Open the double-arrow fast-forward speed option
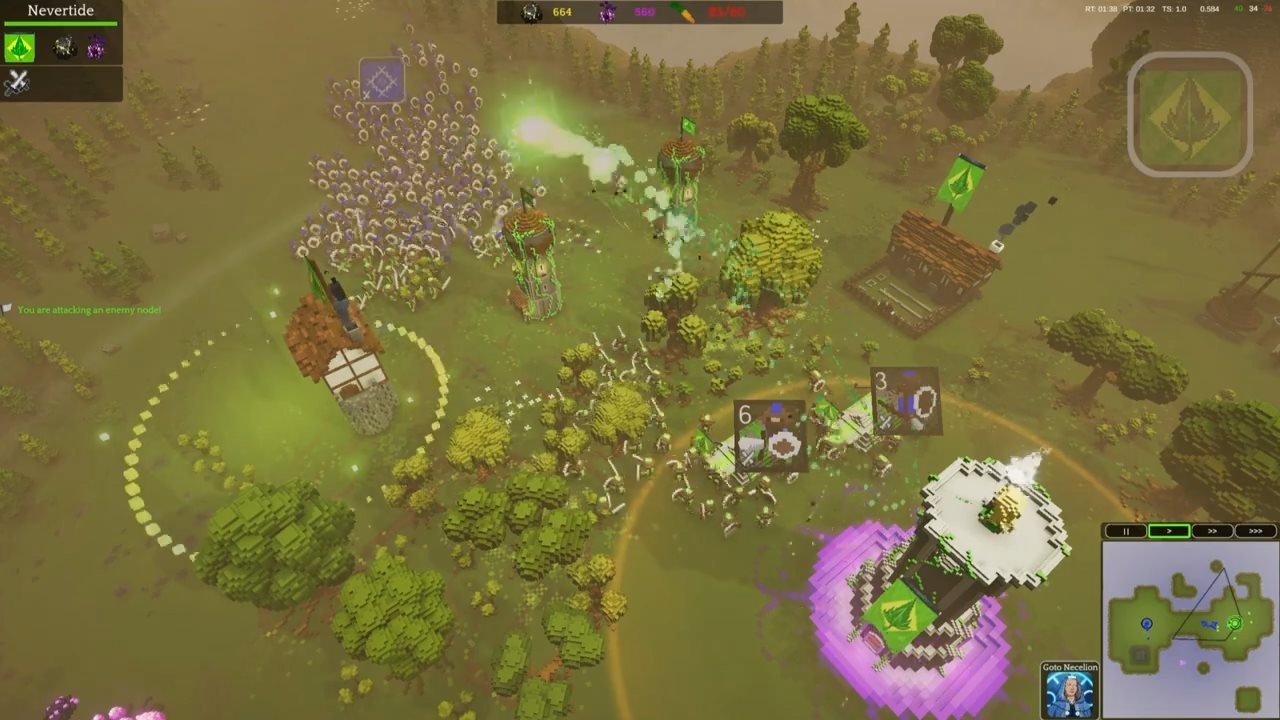This screenshot has height=720, width=1280. [1211, 530]
